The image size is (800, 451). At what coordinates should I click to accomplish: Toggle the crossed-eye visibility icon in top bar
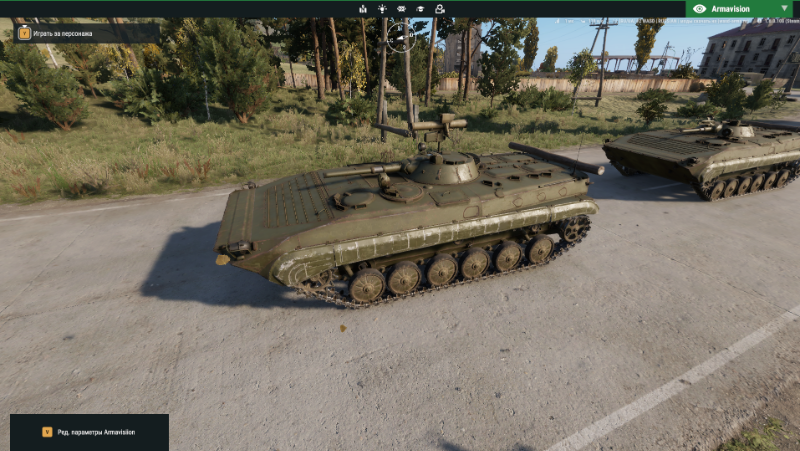click(x=401, y=8)
